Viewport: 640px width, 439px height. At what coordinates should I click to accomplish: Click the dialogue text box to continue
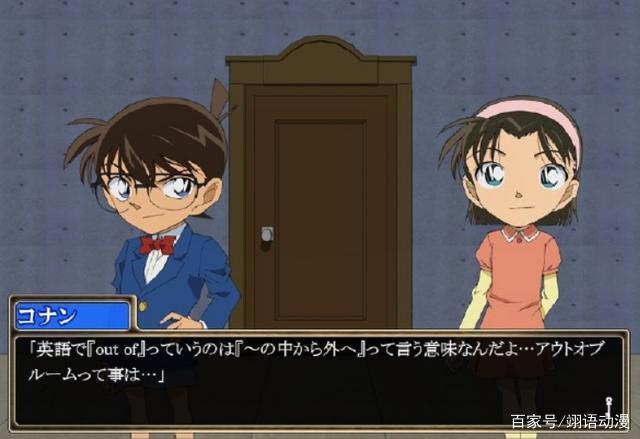pyautogui.click(x=318, y=365)
